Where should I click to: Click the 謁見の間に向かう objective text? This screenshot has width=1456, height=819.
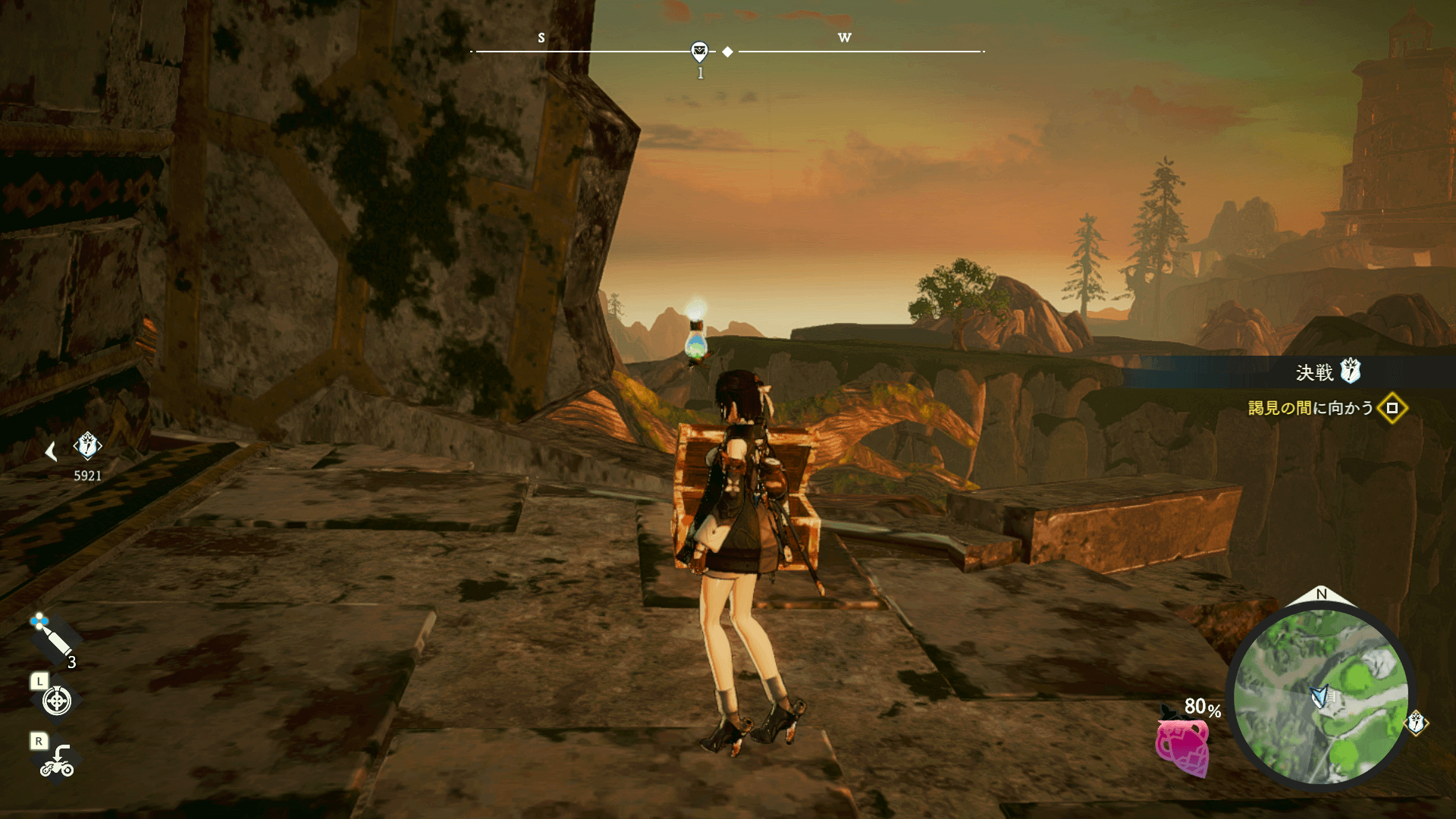coord(1310,408)
